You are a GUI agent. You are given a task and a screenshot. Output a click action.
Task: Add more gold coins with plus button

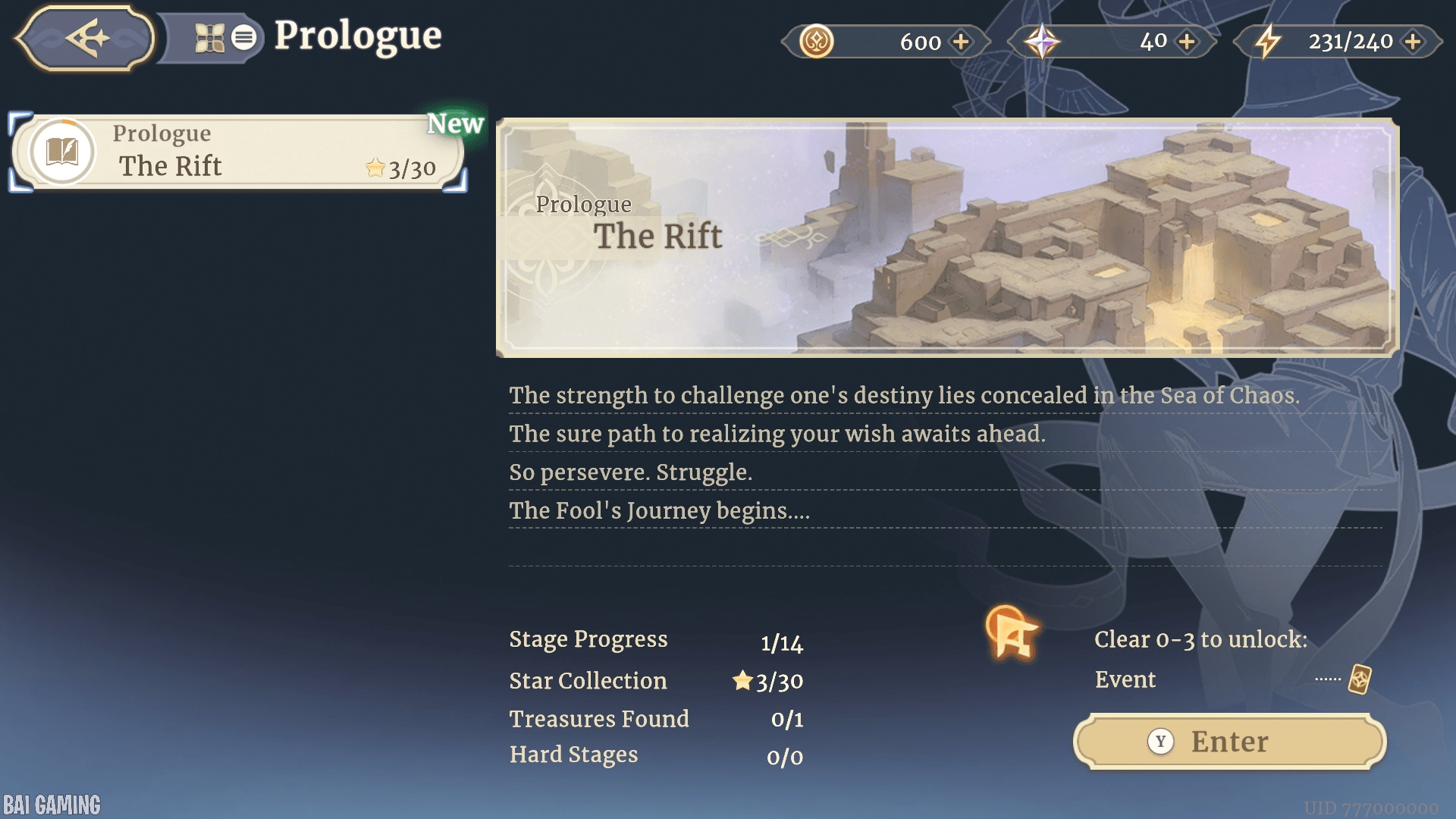click(x=961, y=42)
